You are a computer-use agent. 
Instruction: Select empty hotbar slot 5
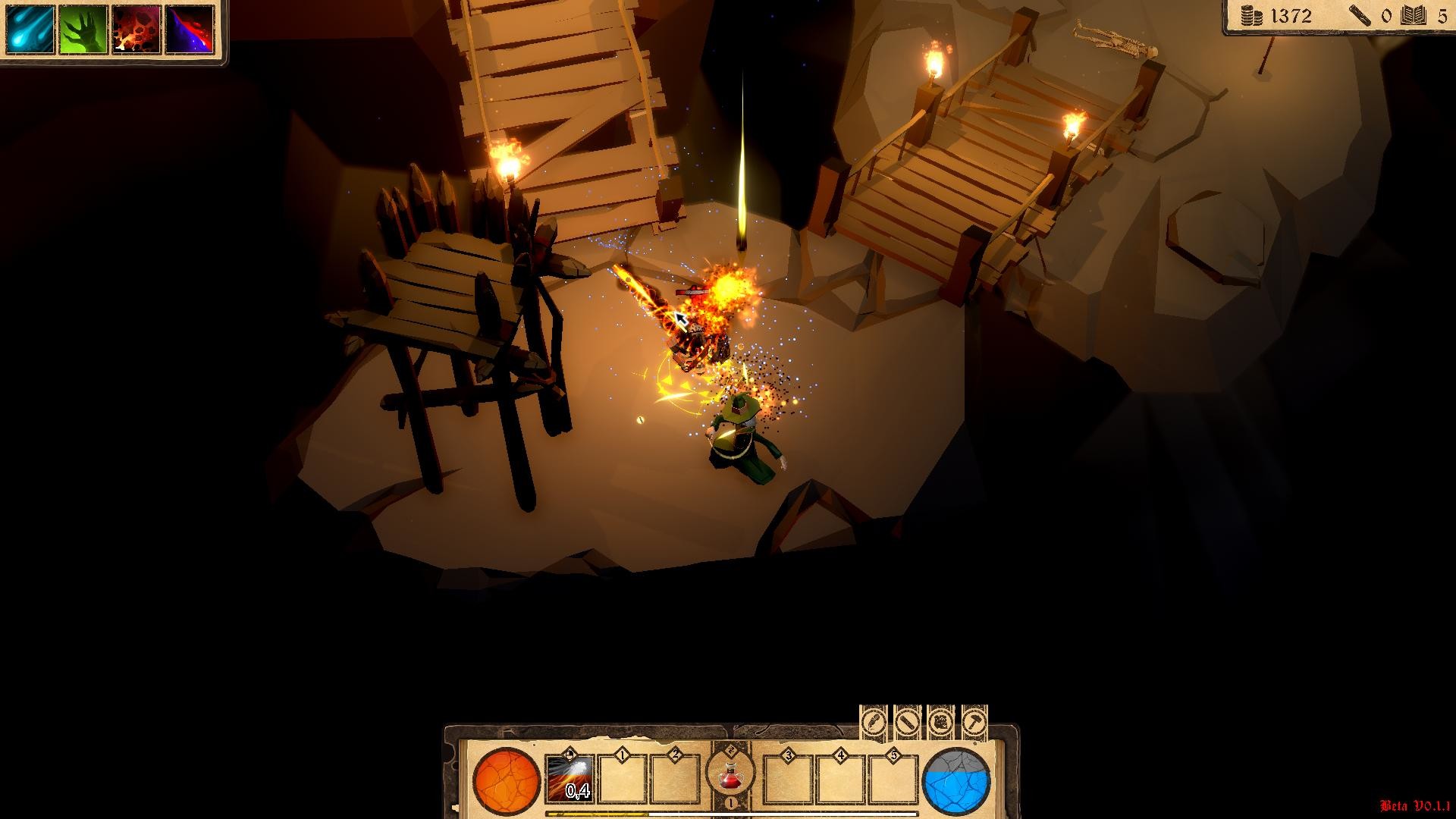coord(894,780)
